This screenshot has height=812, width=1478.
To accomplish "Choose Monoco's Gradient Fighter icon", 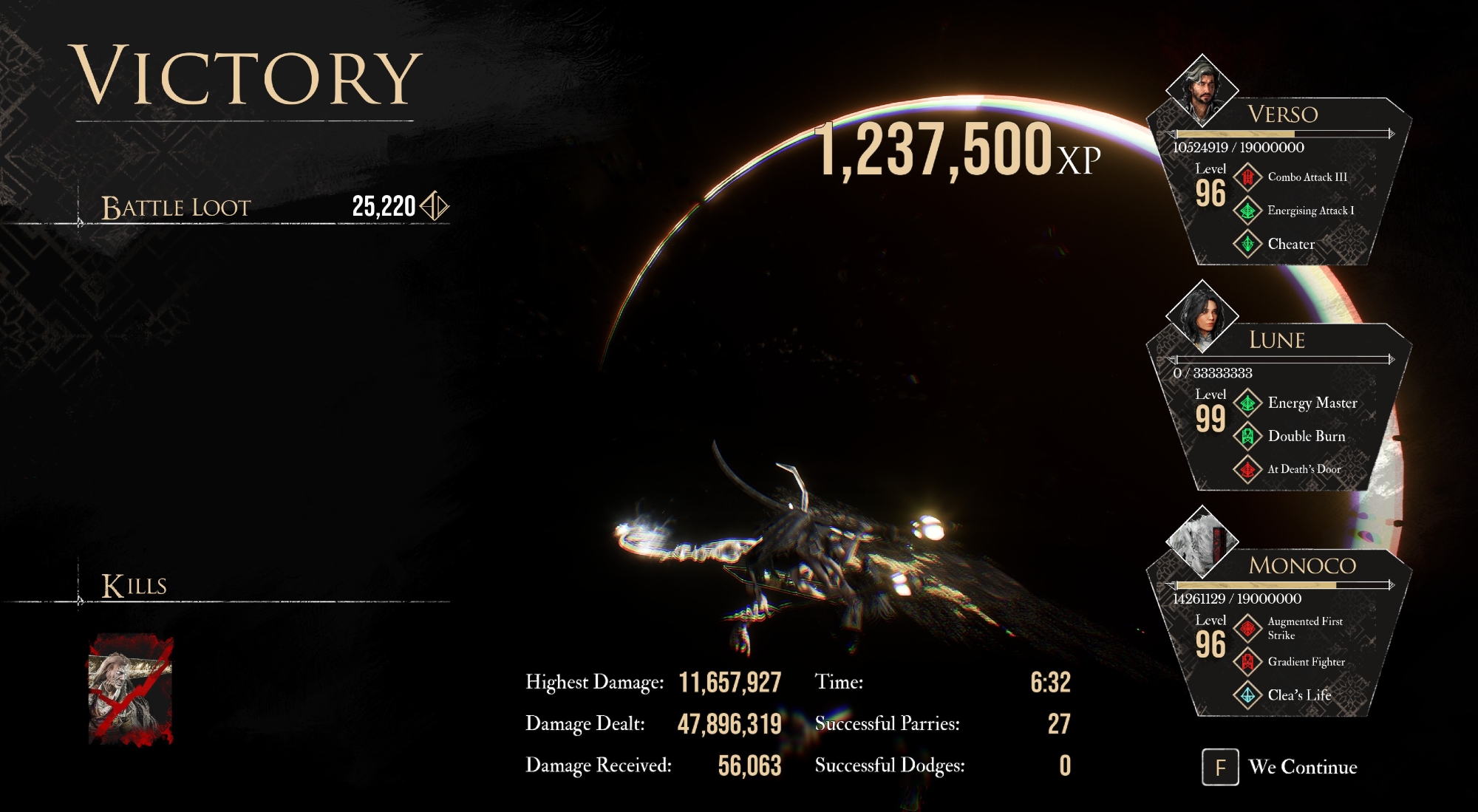I will [x=1247, y=661].
